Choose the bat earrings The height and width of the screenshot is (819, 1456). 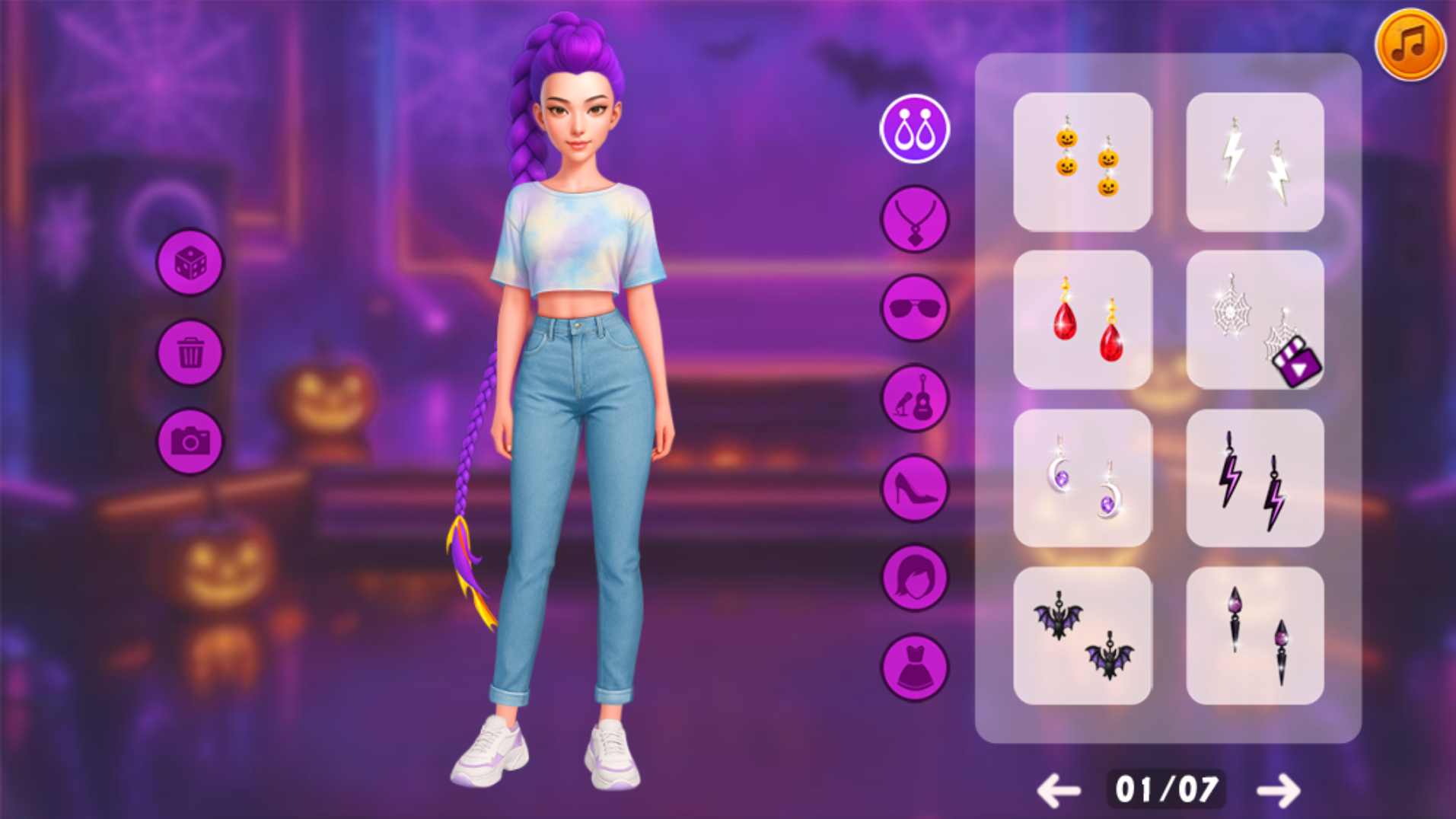1082,636
